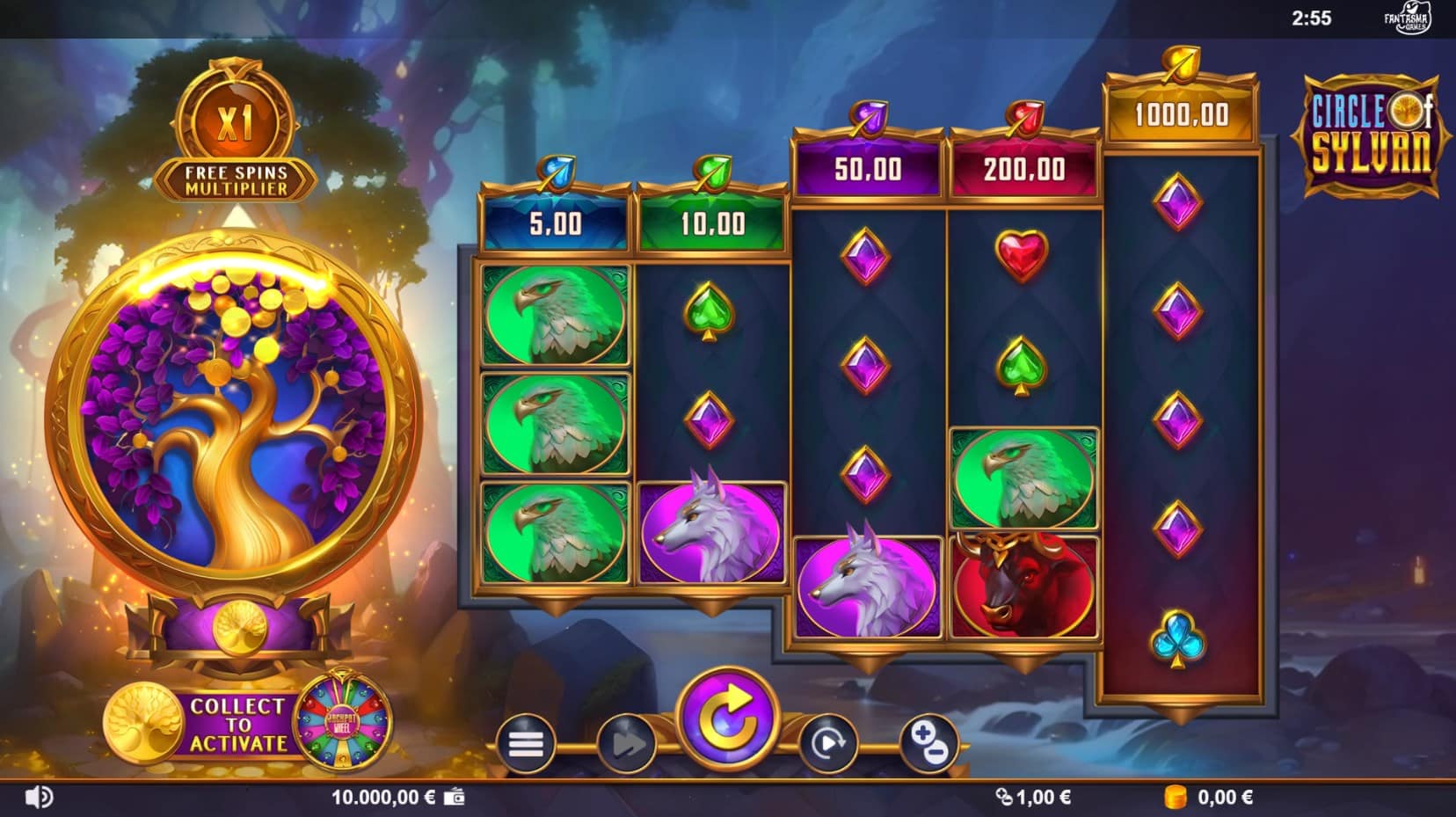Screen dimensions: 1456x817
Task: Spin the reels with the purple spin button
Action: [727, 719]
